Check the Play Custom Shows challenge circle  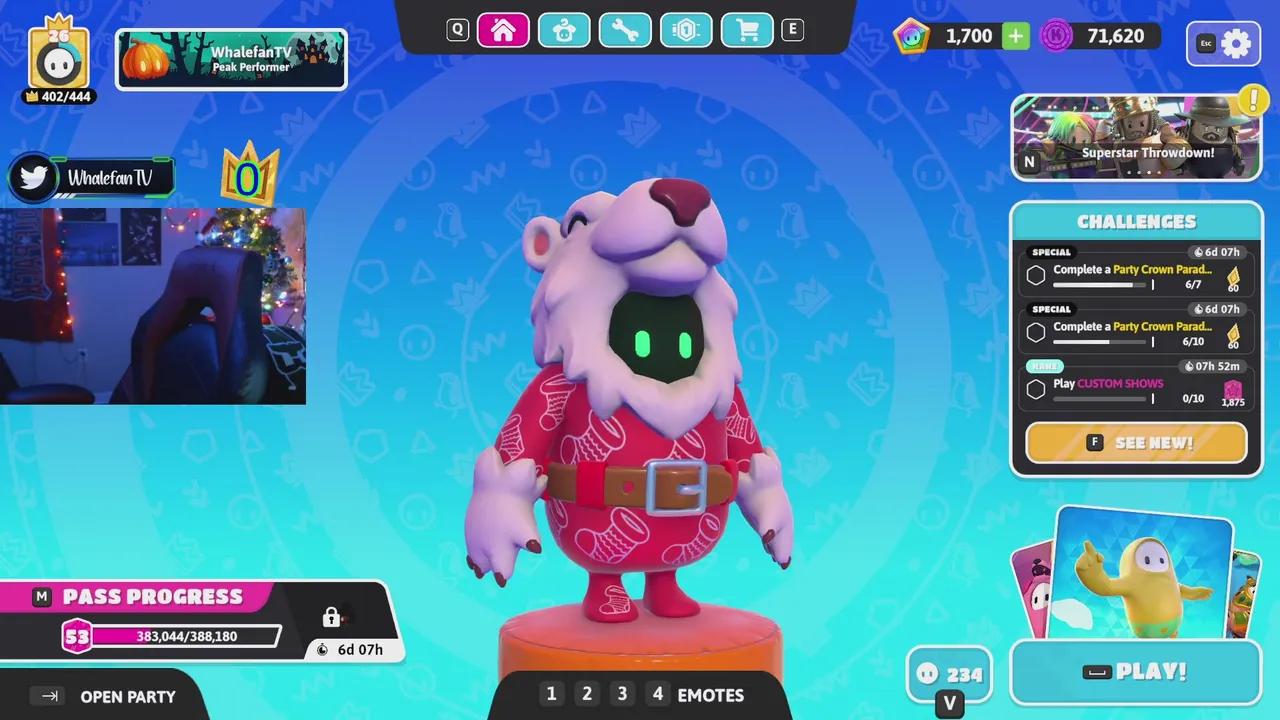tap(1036, 389)
